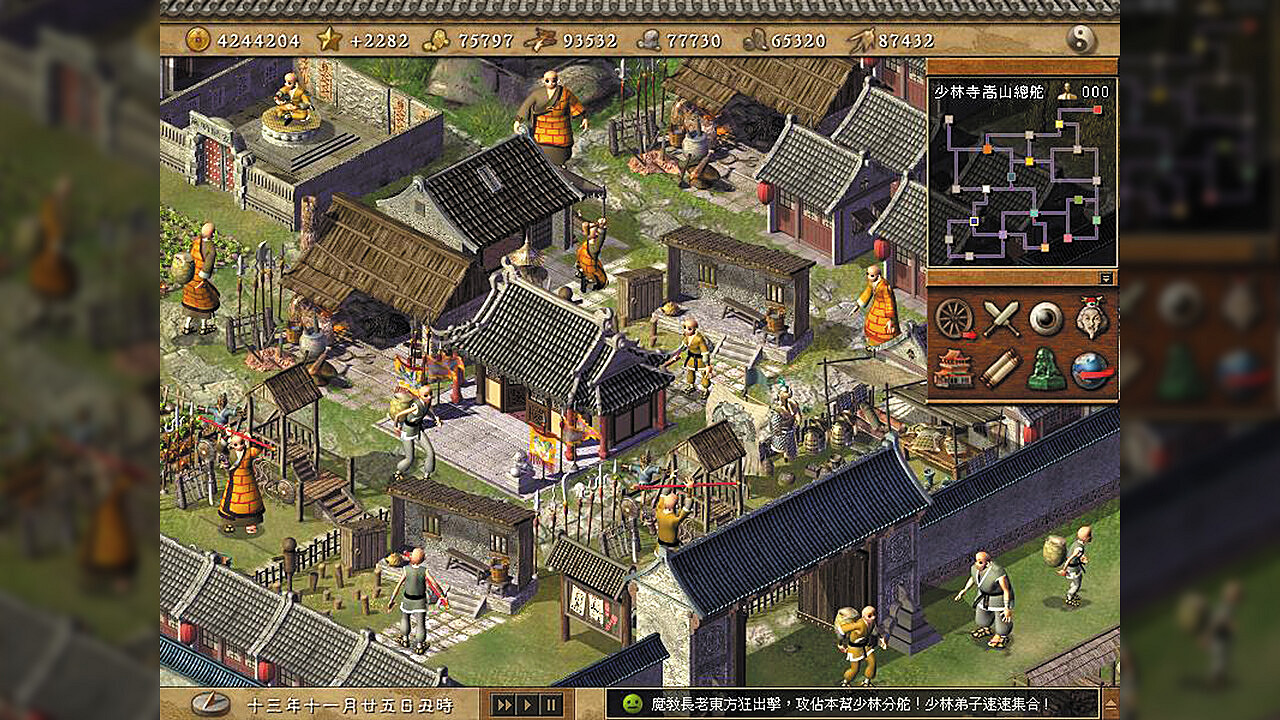Select the cart wheel transport icon
This screenshot has width=1280, height=720.
coord(954,318)
